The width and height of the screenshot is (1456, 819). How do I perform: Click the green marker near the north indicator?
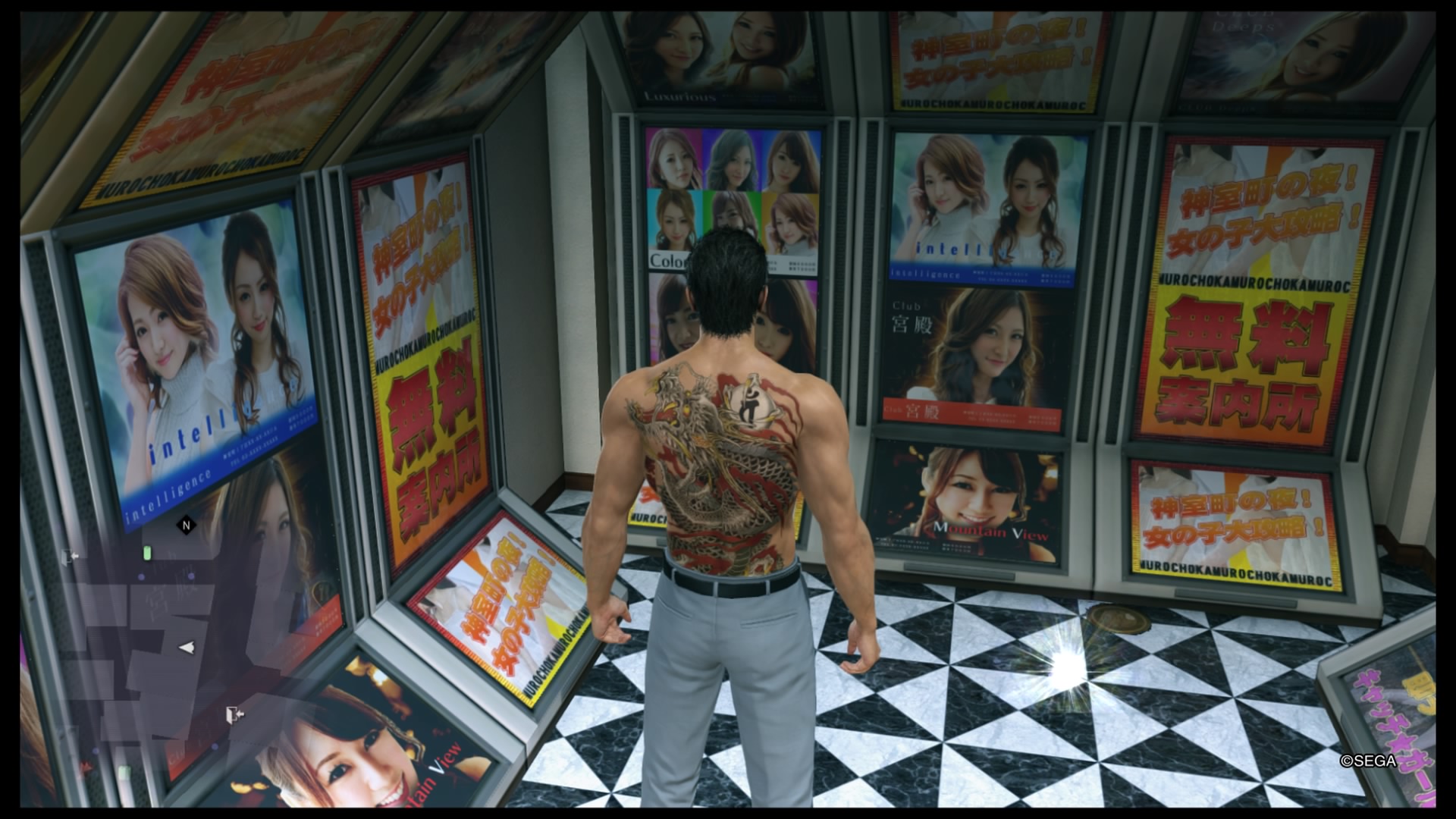click(x=148, y=553)
